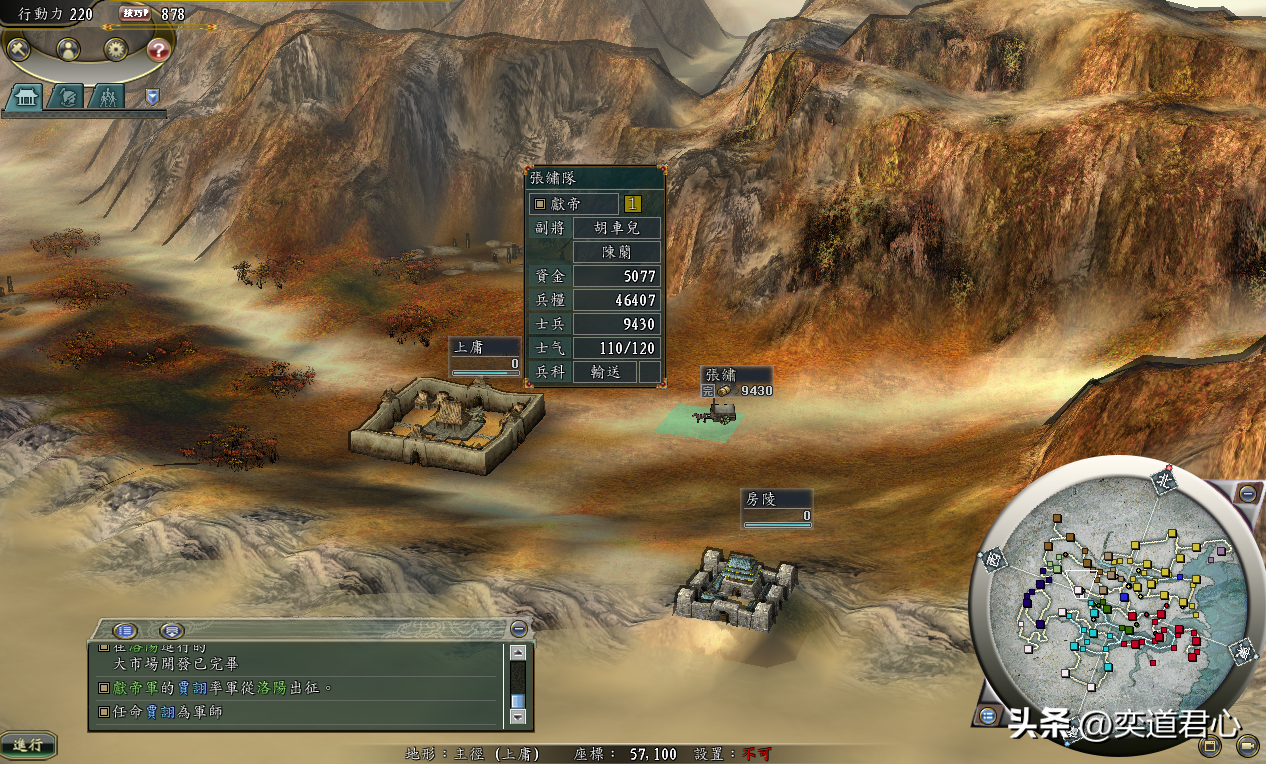Open the message log list icon
The height and width of the screenshot is (764, 1266).
coord(125,630)
